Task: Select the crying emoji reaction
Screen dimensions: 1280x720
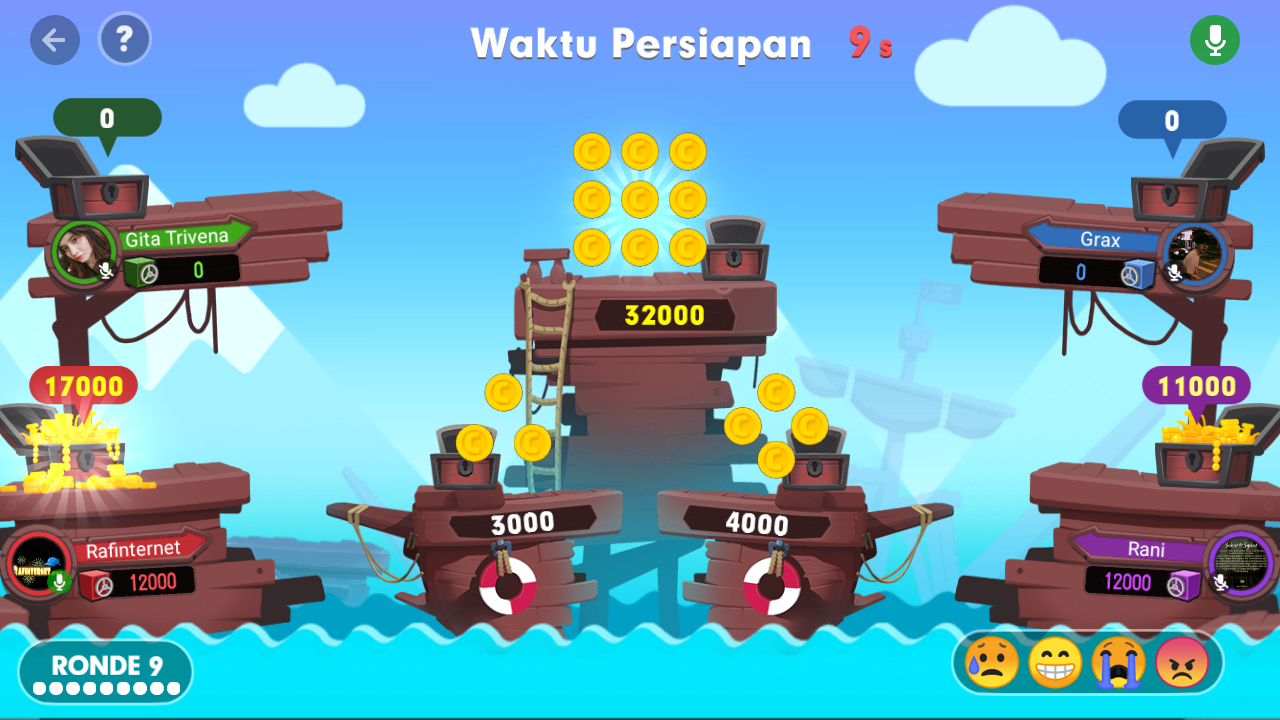Action: [1122, 661]
